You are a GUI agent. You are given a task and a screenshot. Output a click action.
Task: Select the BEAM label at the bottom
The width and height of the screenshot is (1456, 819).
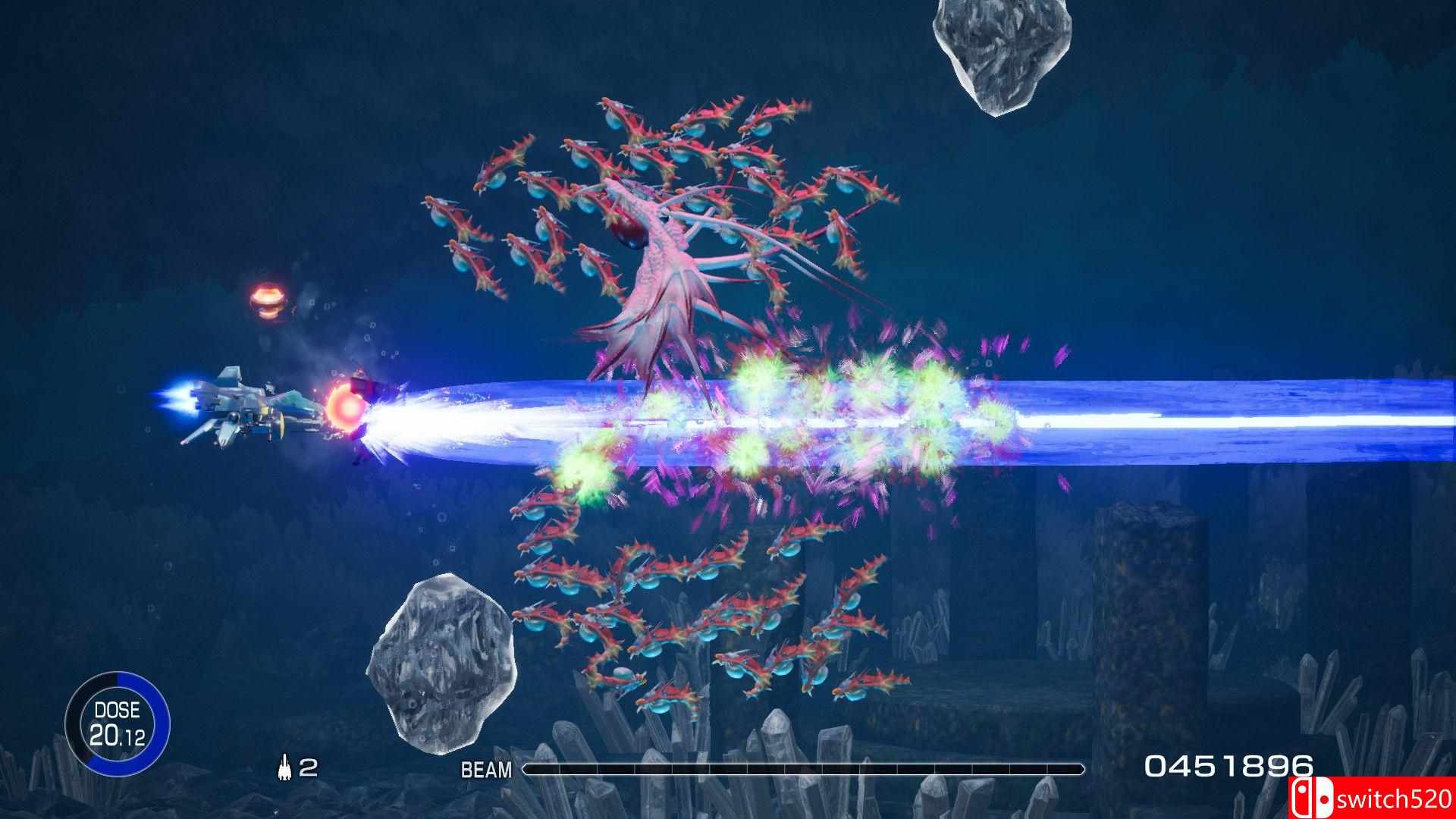pyautogui.click(x=485, y=769)
